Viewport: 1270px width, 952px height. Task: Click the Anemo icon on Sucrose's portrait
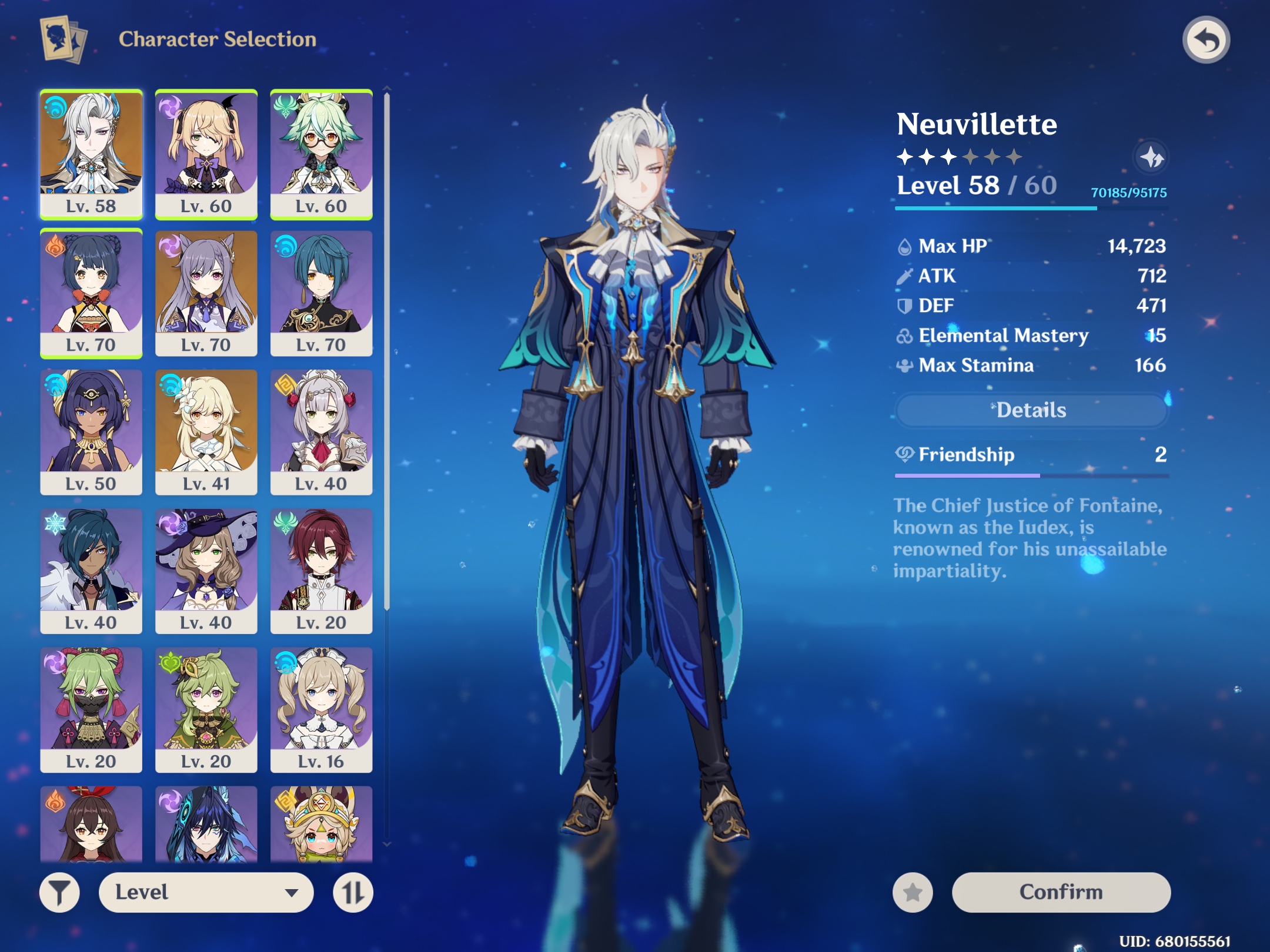point(284,105)
